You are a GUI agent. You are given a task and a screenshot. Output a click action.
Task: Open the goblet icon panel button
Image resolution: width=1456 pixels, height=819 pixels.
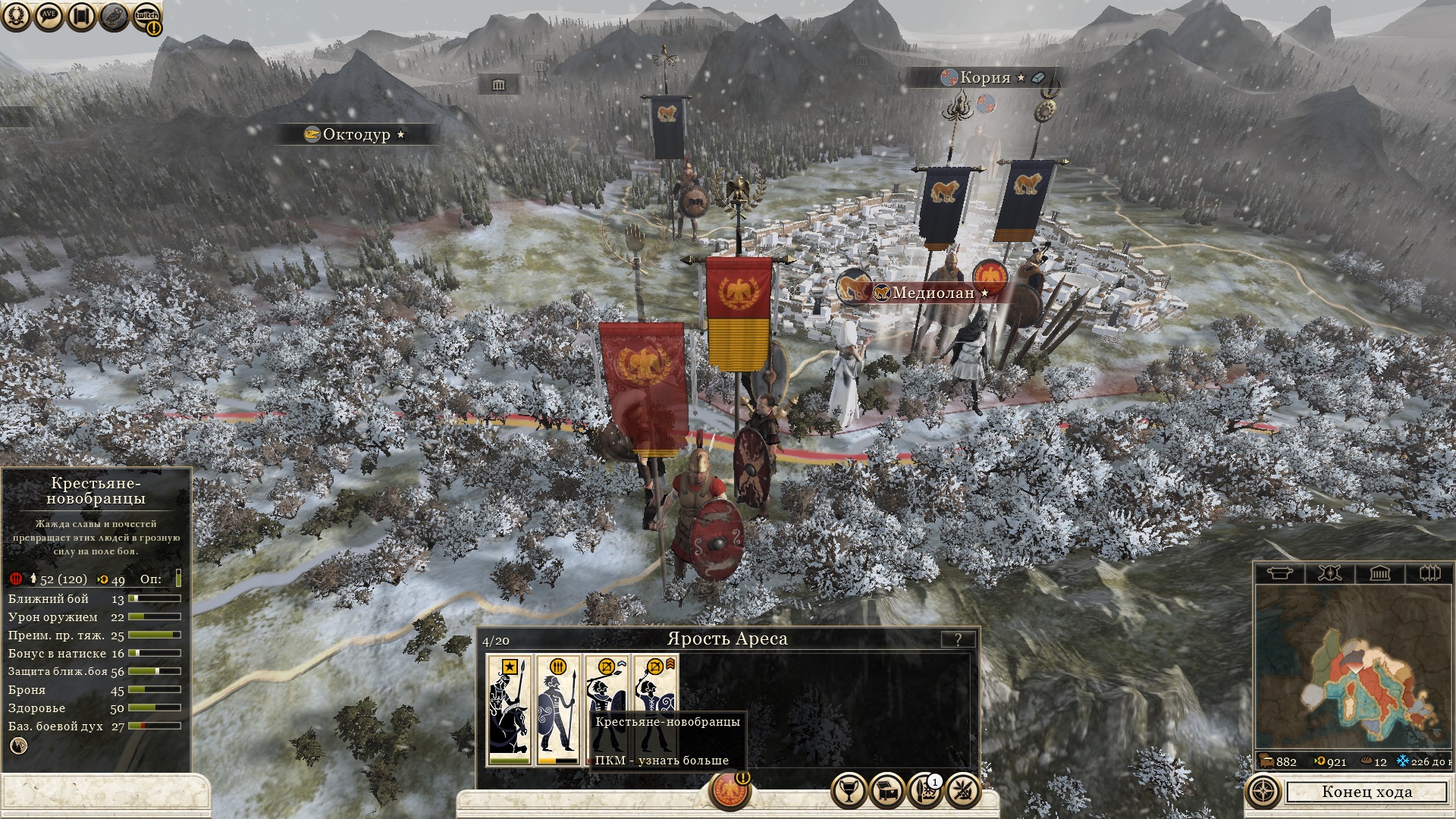tap(849, 791)
